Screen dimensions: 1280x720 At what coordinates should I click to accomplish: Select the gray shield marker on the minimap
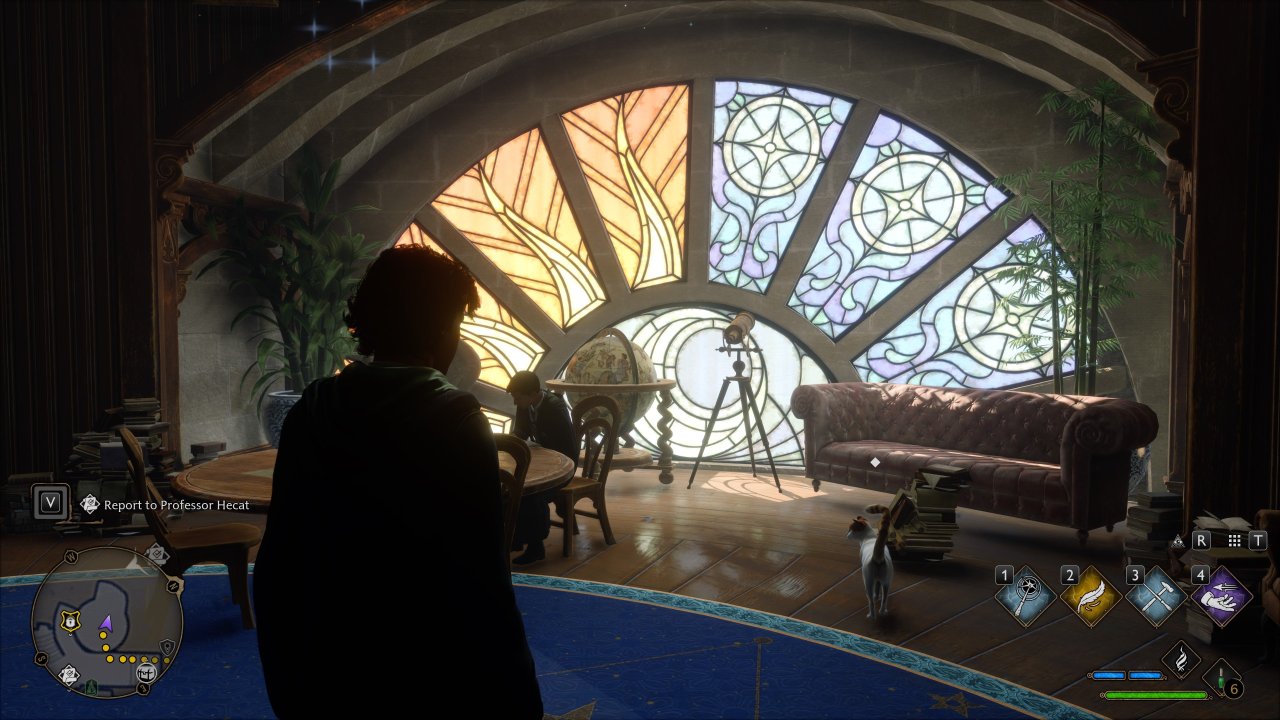(x=167, y=648)
